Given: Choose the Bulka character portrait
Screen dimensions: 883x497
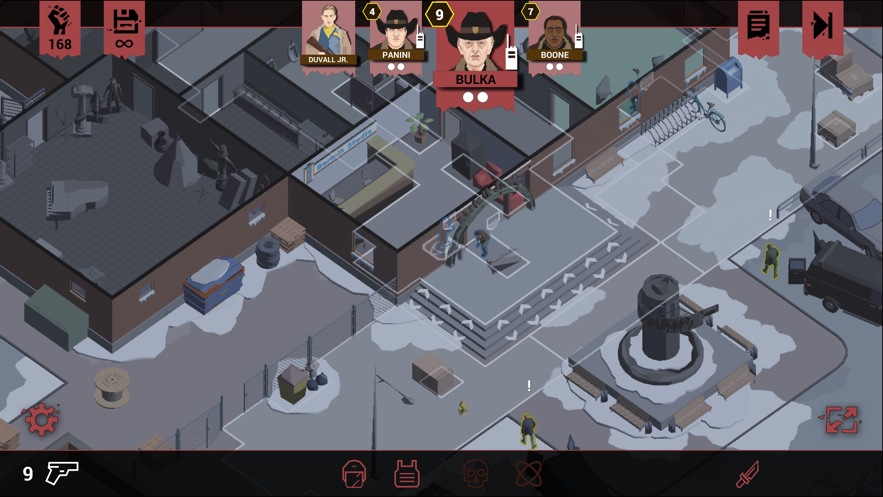Looking at the screenshot, I should [475, 45].
